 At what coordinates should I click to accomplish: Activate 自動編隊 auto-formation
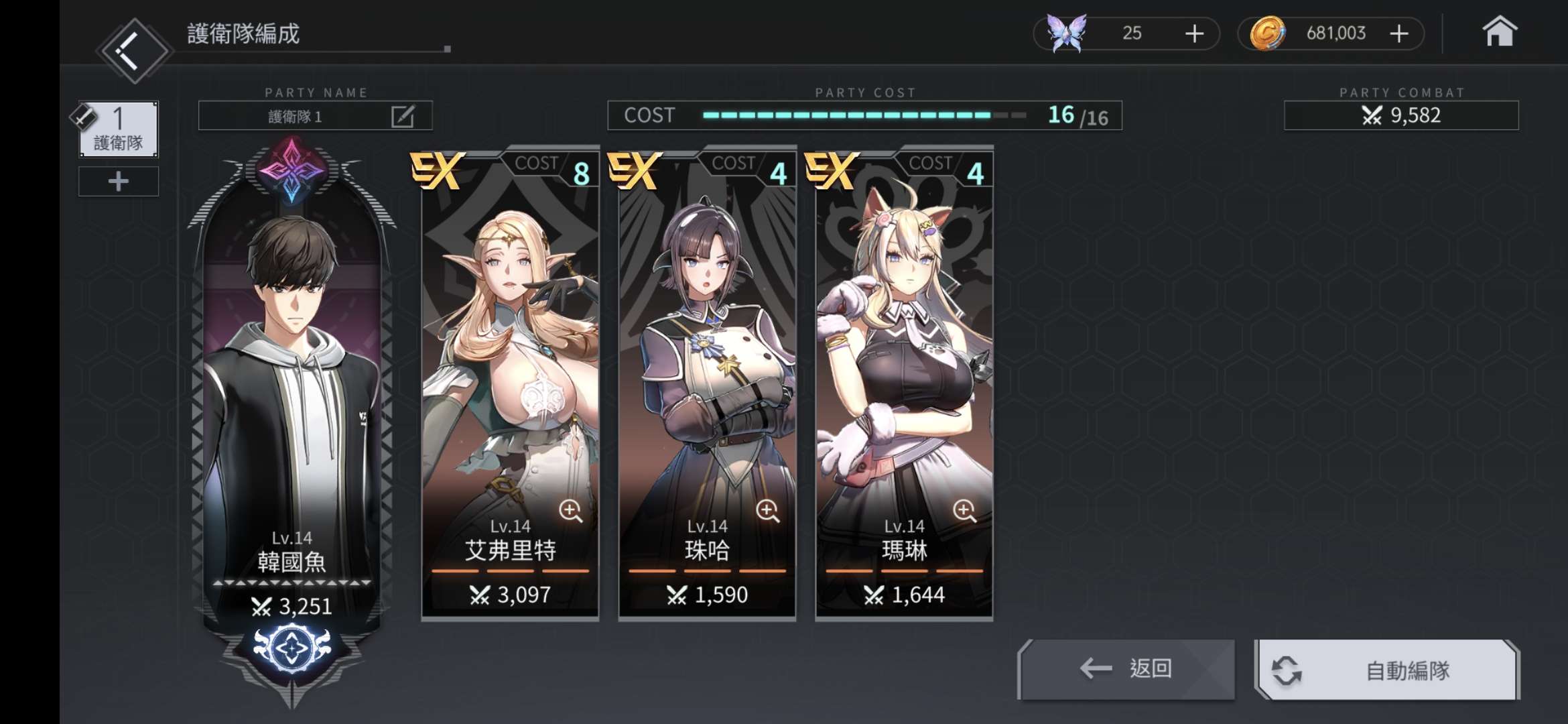[x=1386, y=670]
